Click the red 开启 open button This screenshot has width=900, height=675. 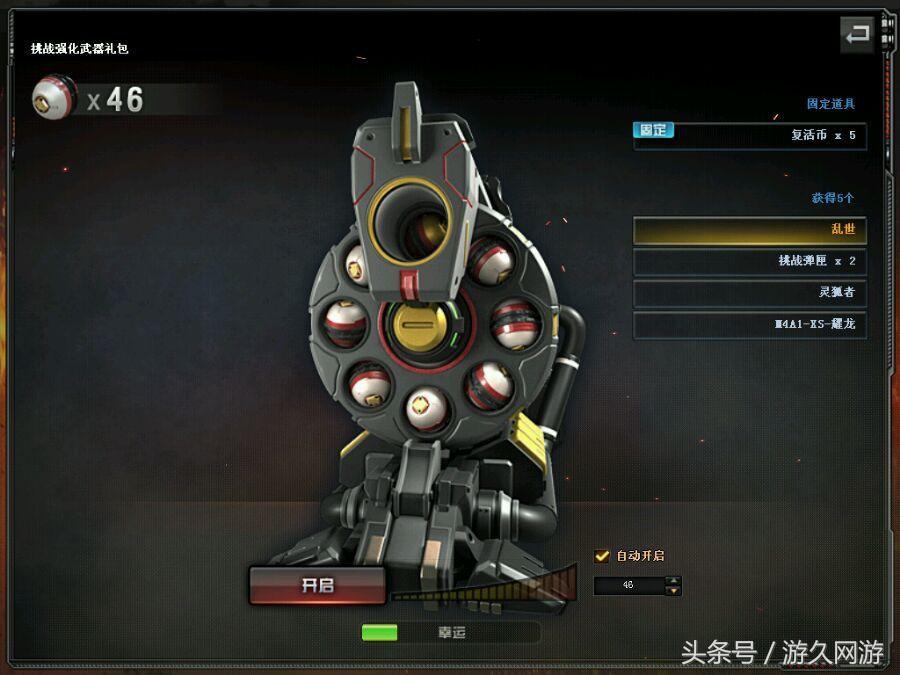click(317, 586)
